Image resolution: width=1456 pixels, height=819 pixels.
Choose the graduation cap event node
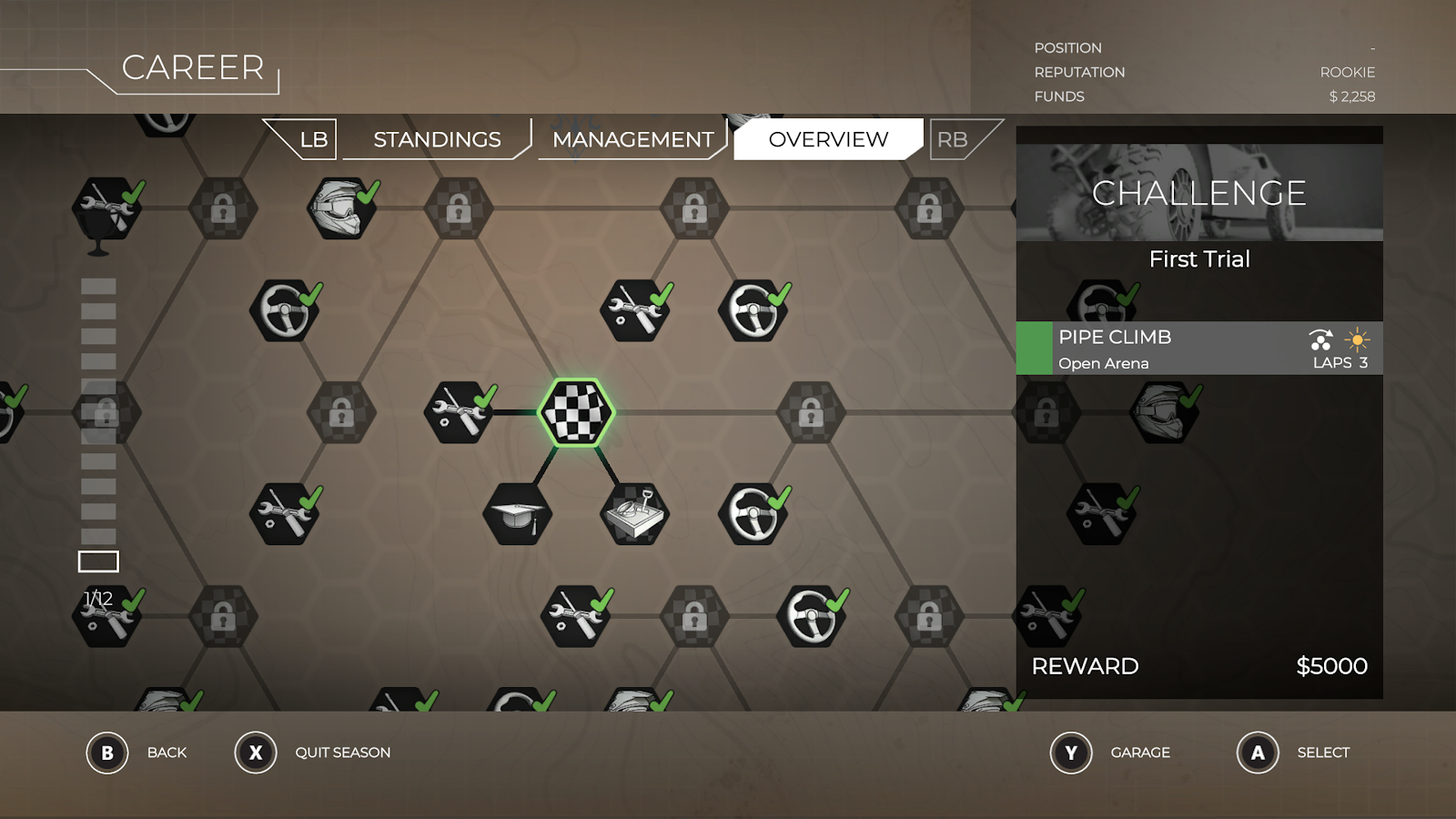pyautogui.click(x=517, y=514)
